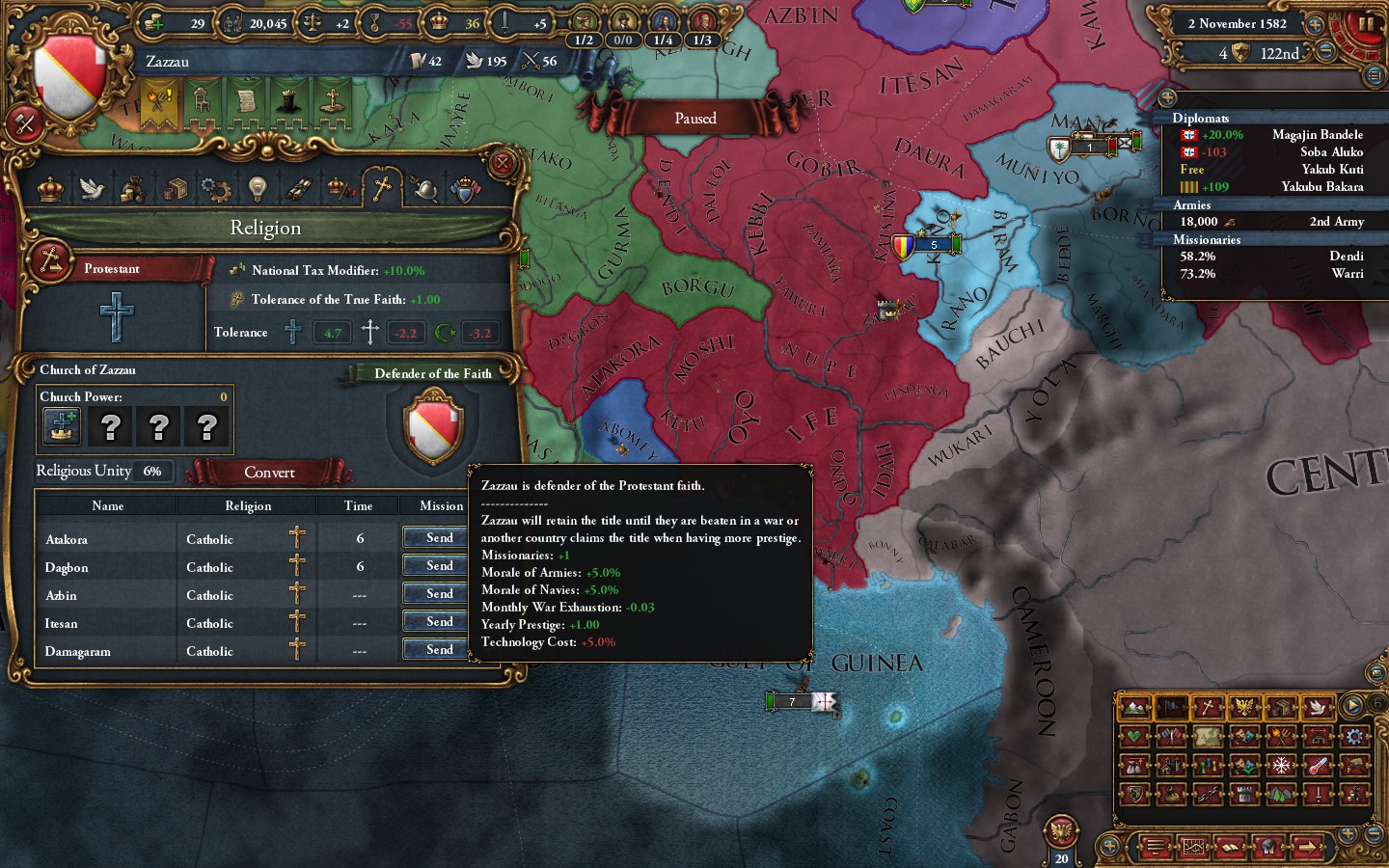Click the Convert button in the Religion panel
The width and height of the screenshot is (1389, 868).
pyautogui.click(x=269, y=472)
